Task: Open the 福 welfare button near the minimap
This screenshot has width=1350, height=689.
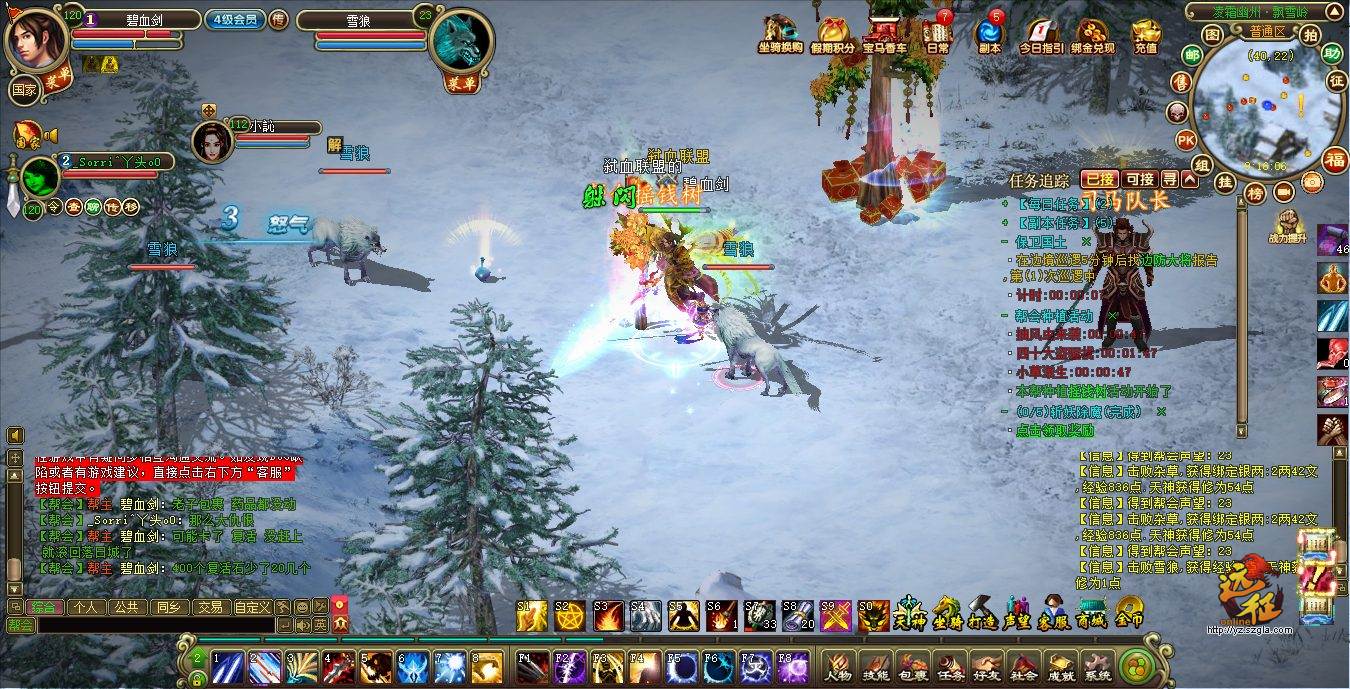Action: [1335, 158]
